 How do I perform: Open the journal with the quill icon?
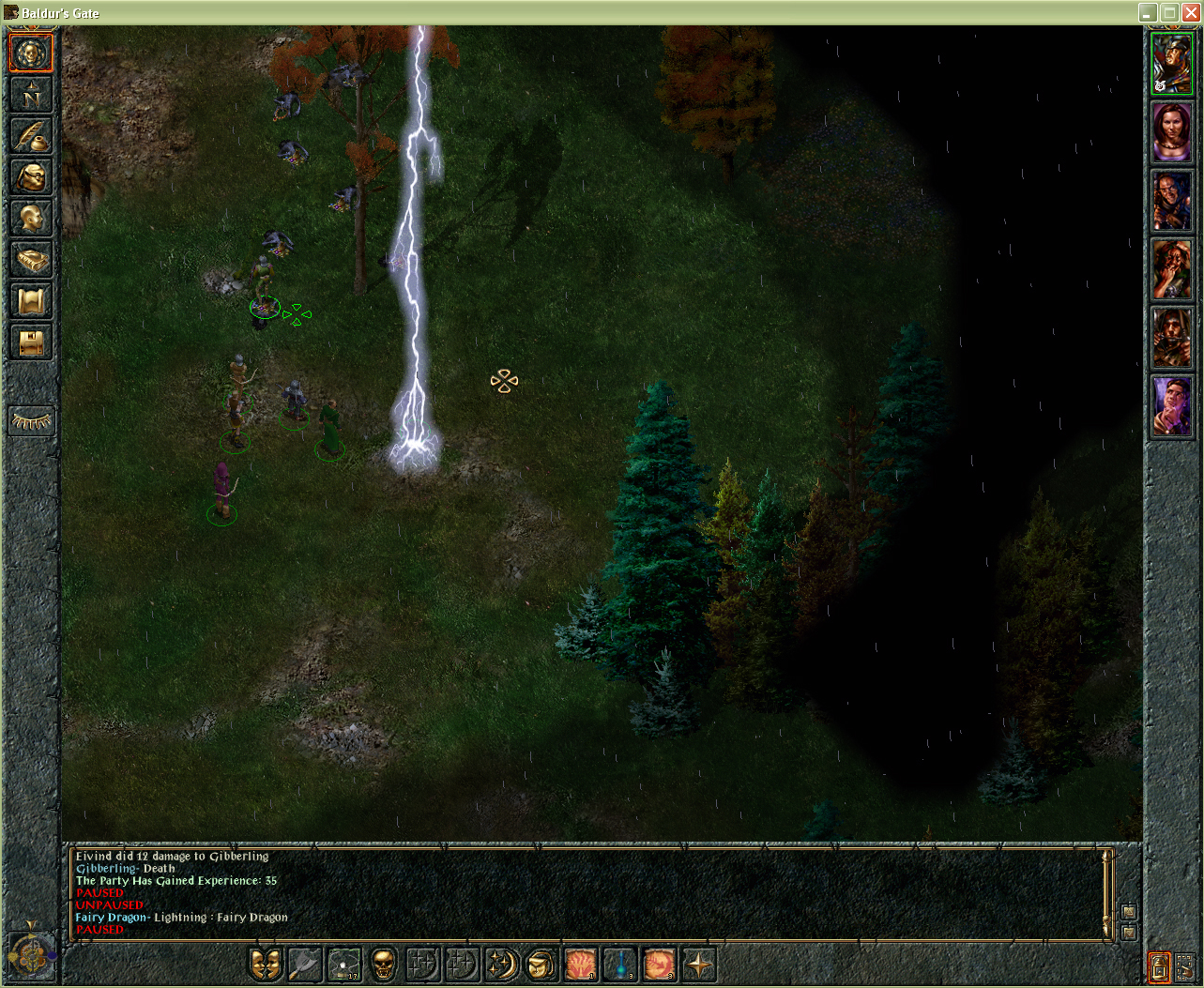(x=31, y=136)
